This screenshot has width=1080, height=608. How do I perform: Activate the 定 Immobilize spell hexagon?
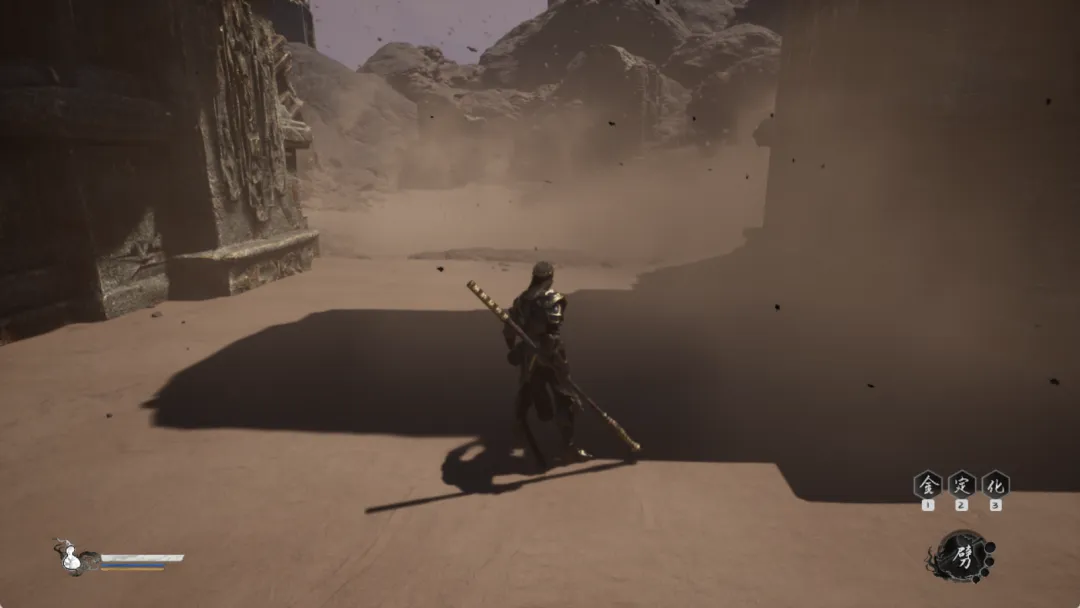click(x=961, y=485)
